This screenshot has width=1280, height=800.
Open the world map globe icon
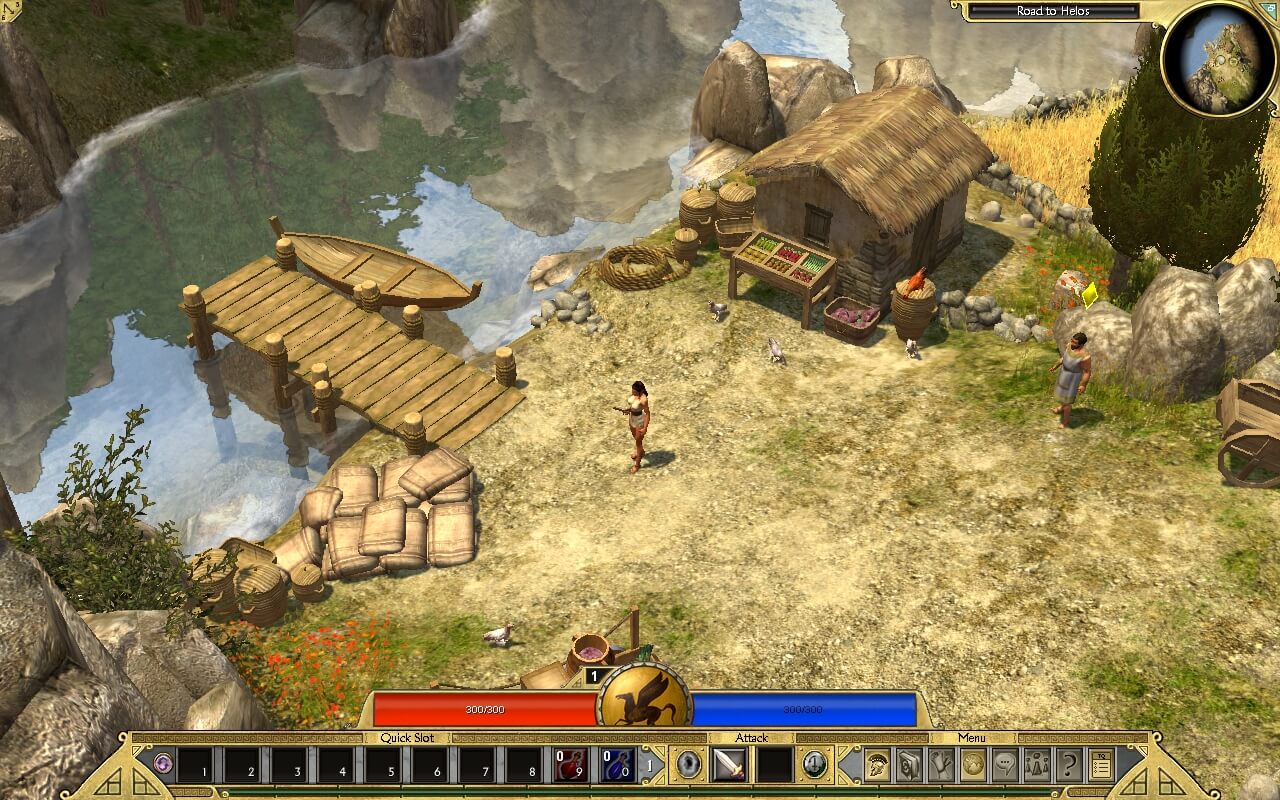click(x=973, y=765)
